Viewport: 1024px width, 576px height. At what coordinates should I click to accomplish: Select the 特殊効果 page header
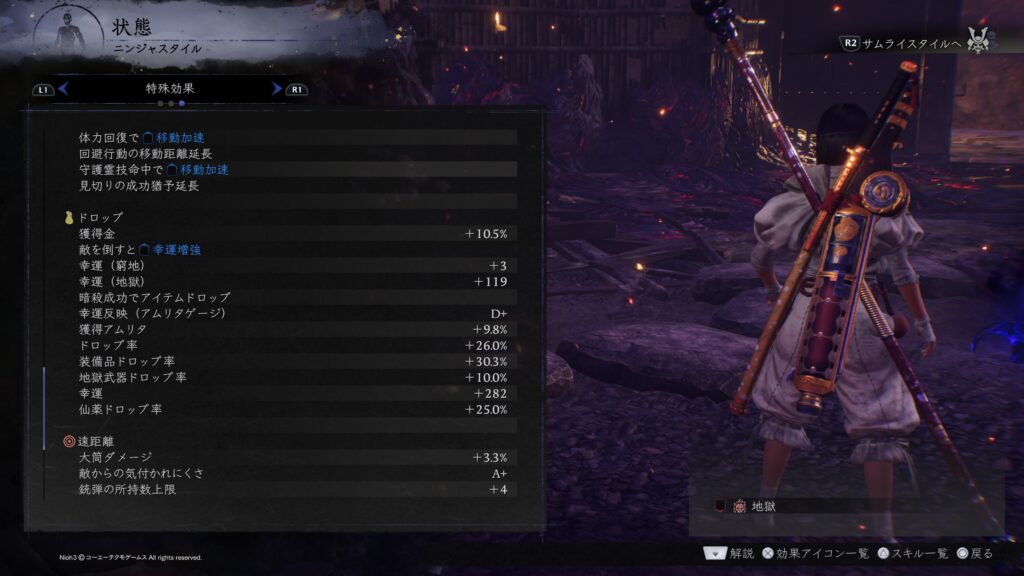(x=170, y=89)
